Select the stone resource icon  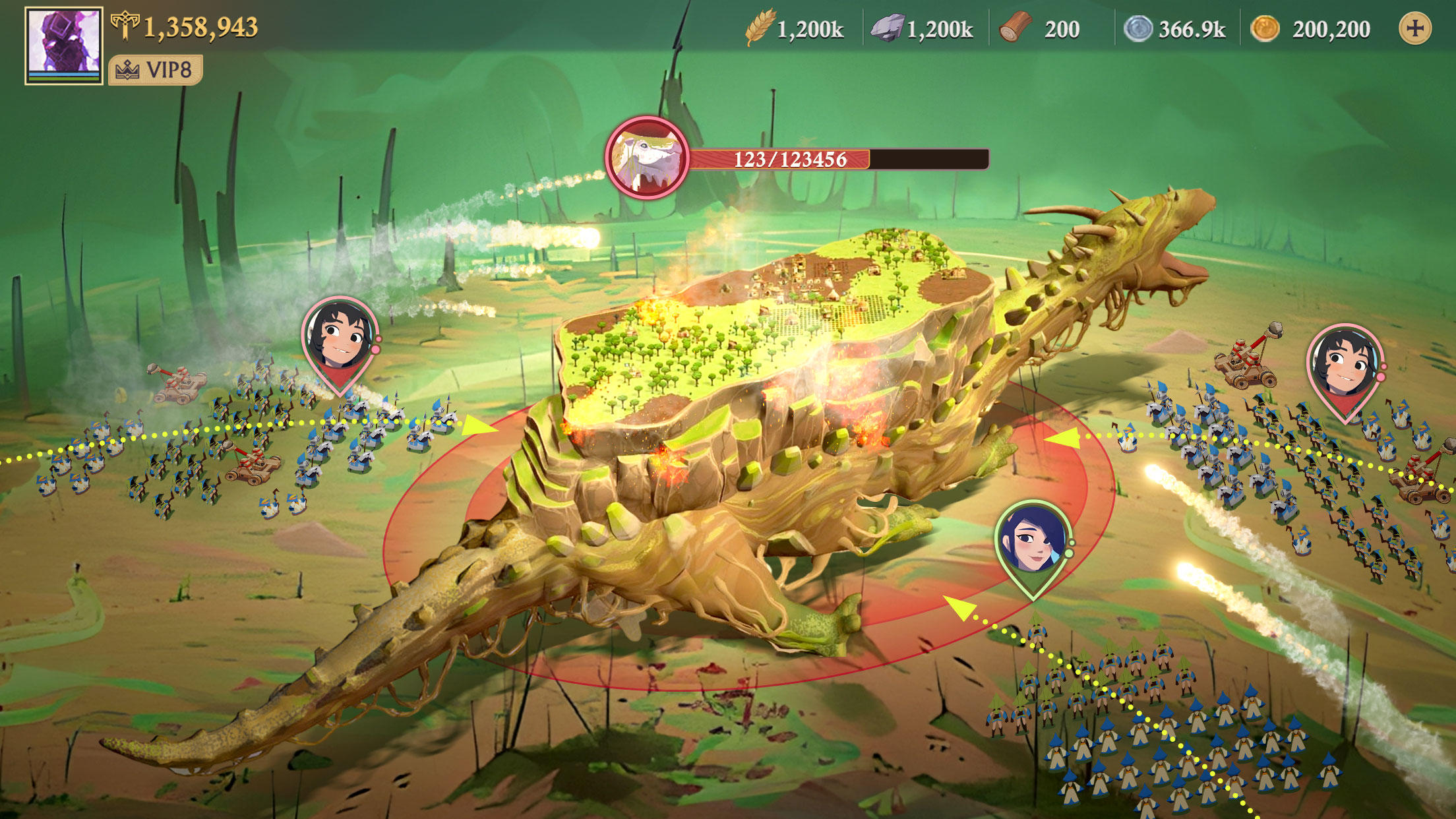(887, 28)
